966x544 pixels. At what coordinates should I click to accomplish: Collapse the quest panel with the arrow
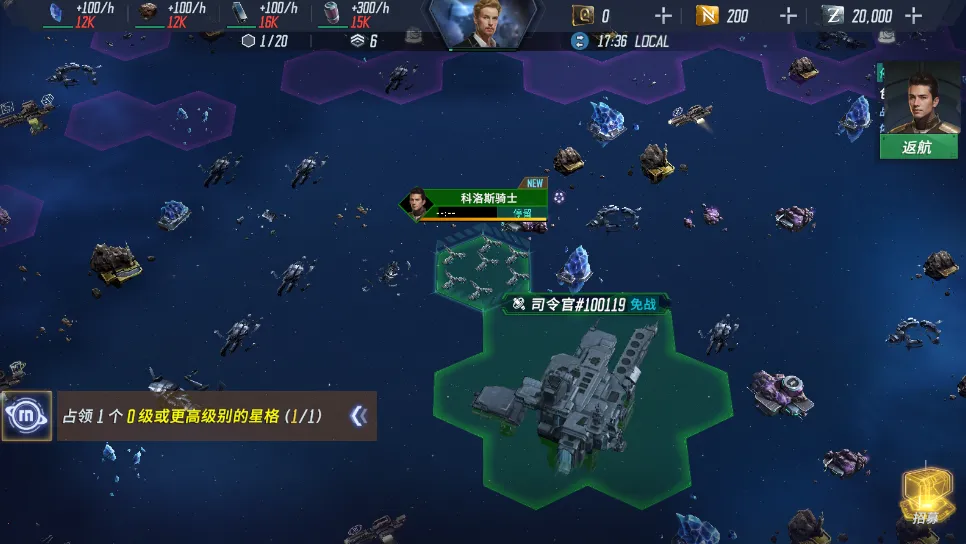[358, 416]
